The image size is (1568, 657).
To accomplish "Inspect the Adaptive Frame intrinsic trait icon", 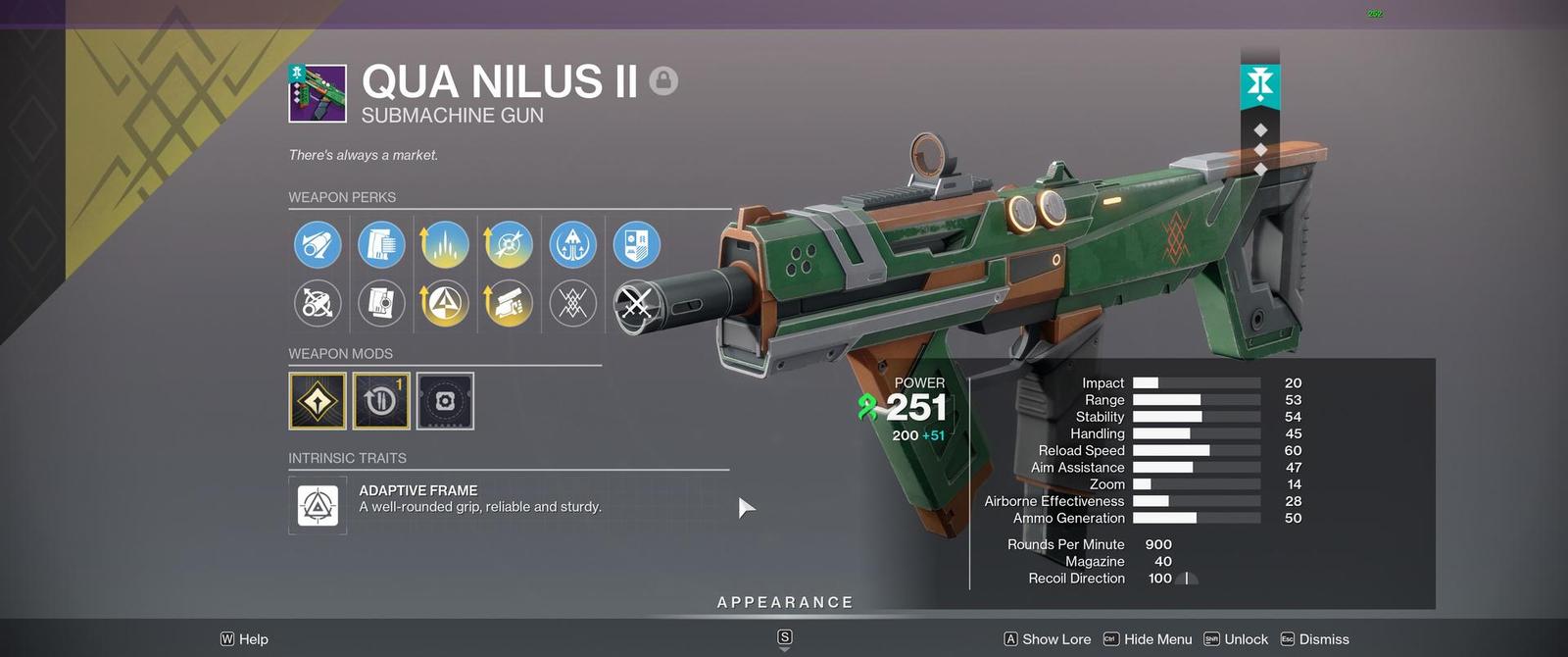I will point(318,506).
